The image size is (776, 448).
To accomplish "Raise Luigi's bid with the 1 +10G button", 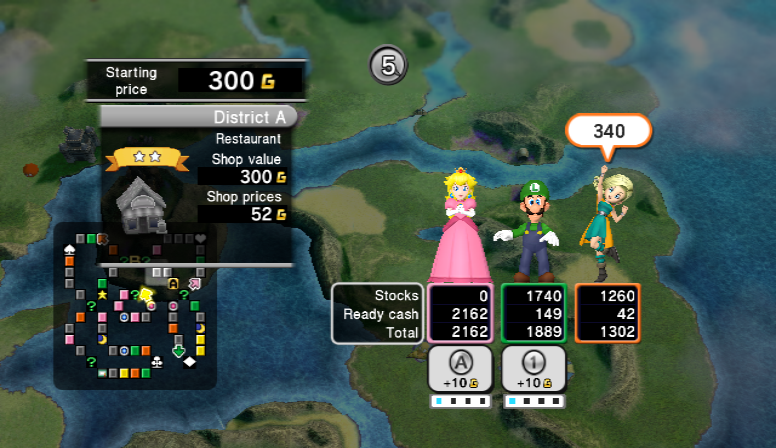I will click(x=533, y=369).
